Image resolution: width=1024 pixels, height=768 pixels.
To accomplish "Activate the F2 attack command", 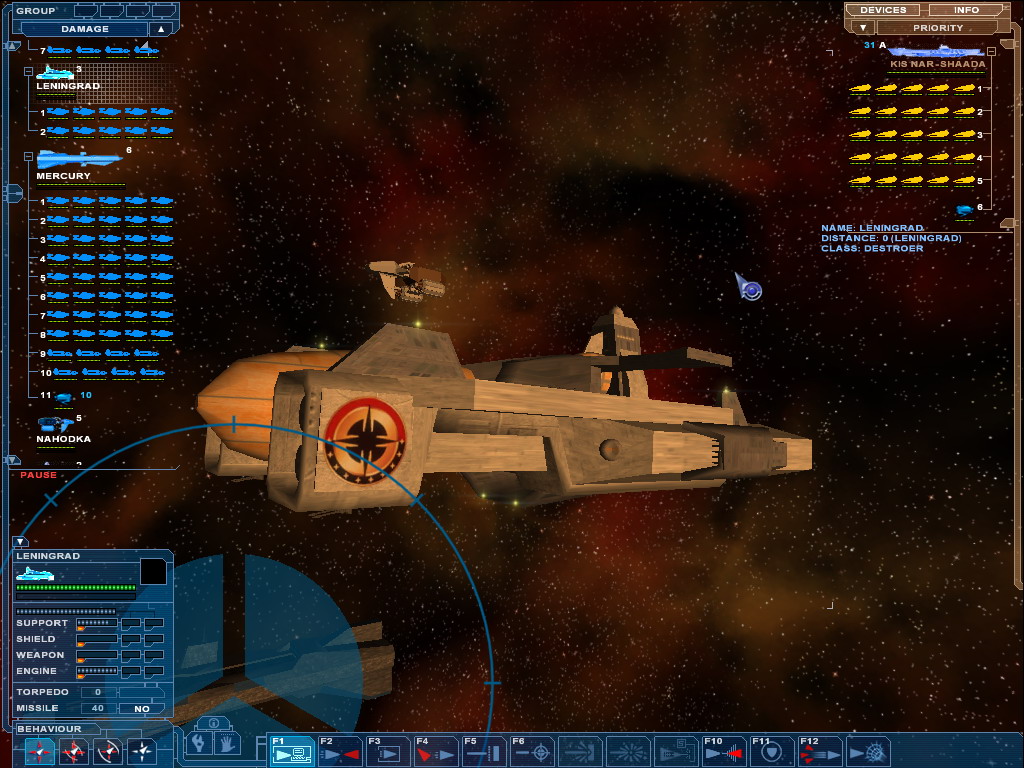I will tap(339, 751).
